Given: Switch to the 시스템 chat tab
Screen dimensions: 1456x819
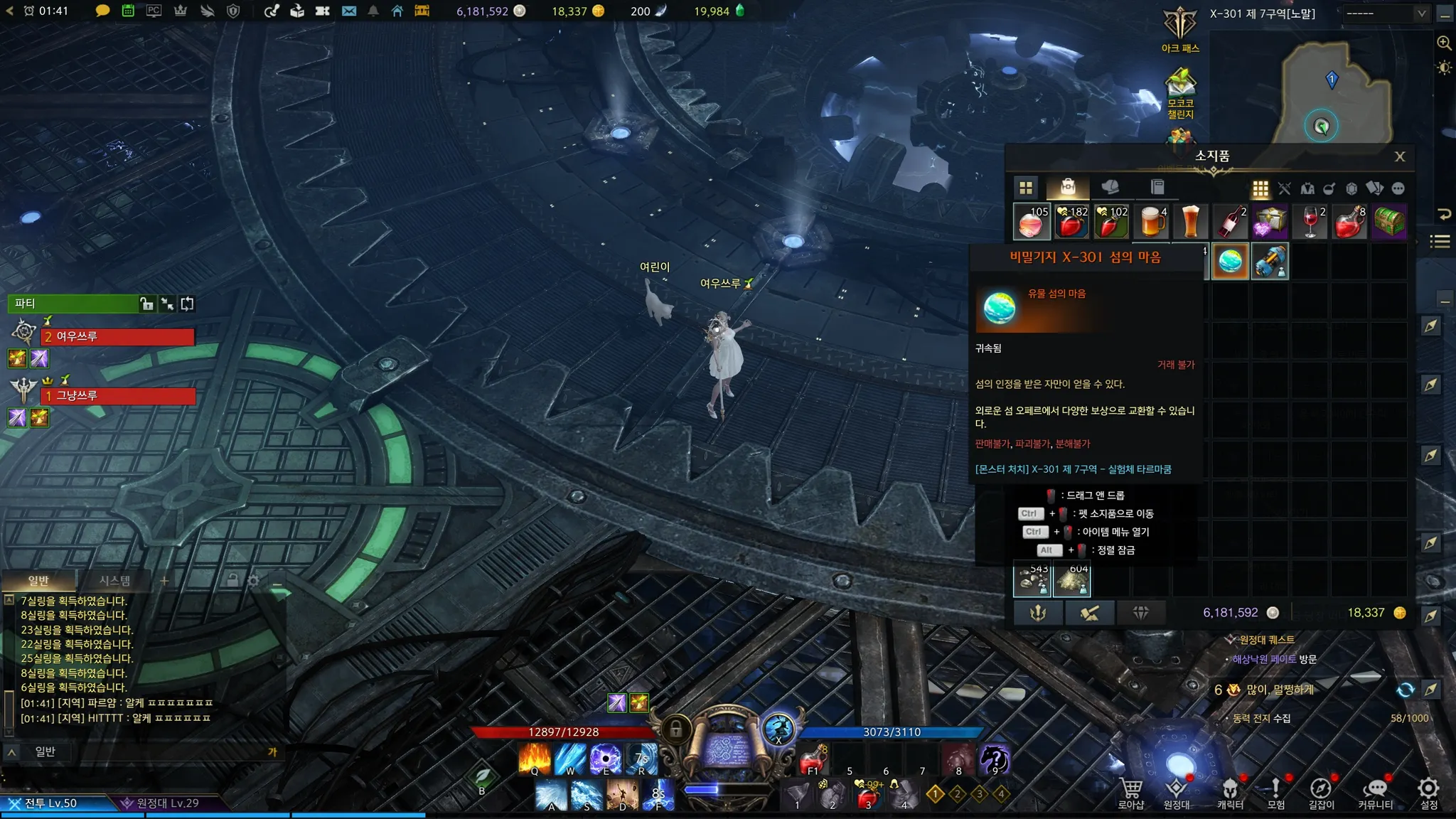Looking at the screenshot, I should [x=114, y=581].
